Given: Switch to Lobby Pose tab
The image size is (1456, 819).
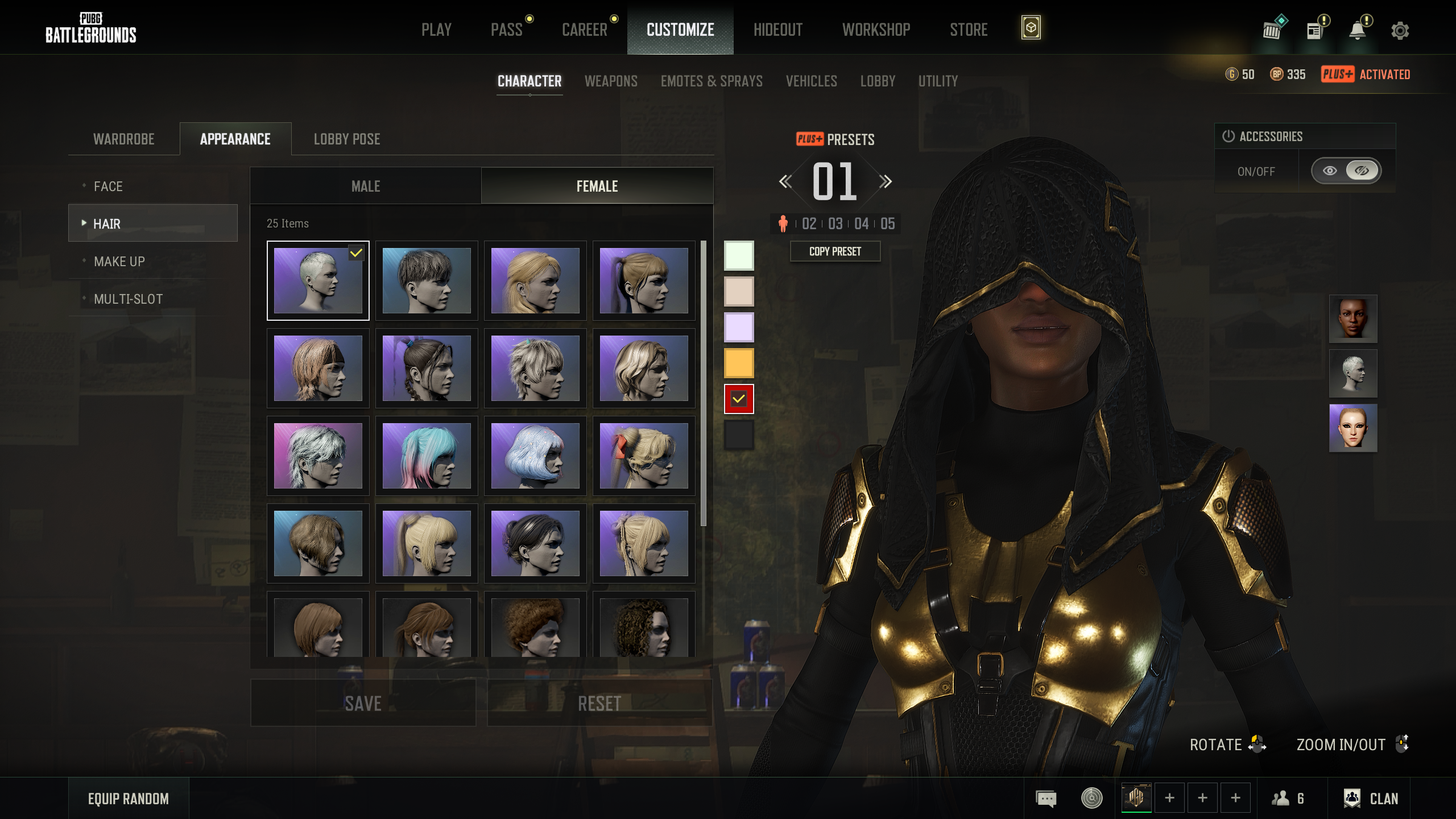Looking at the screenshot, I should pos(347,139).
